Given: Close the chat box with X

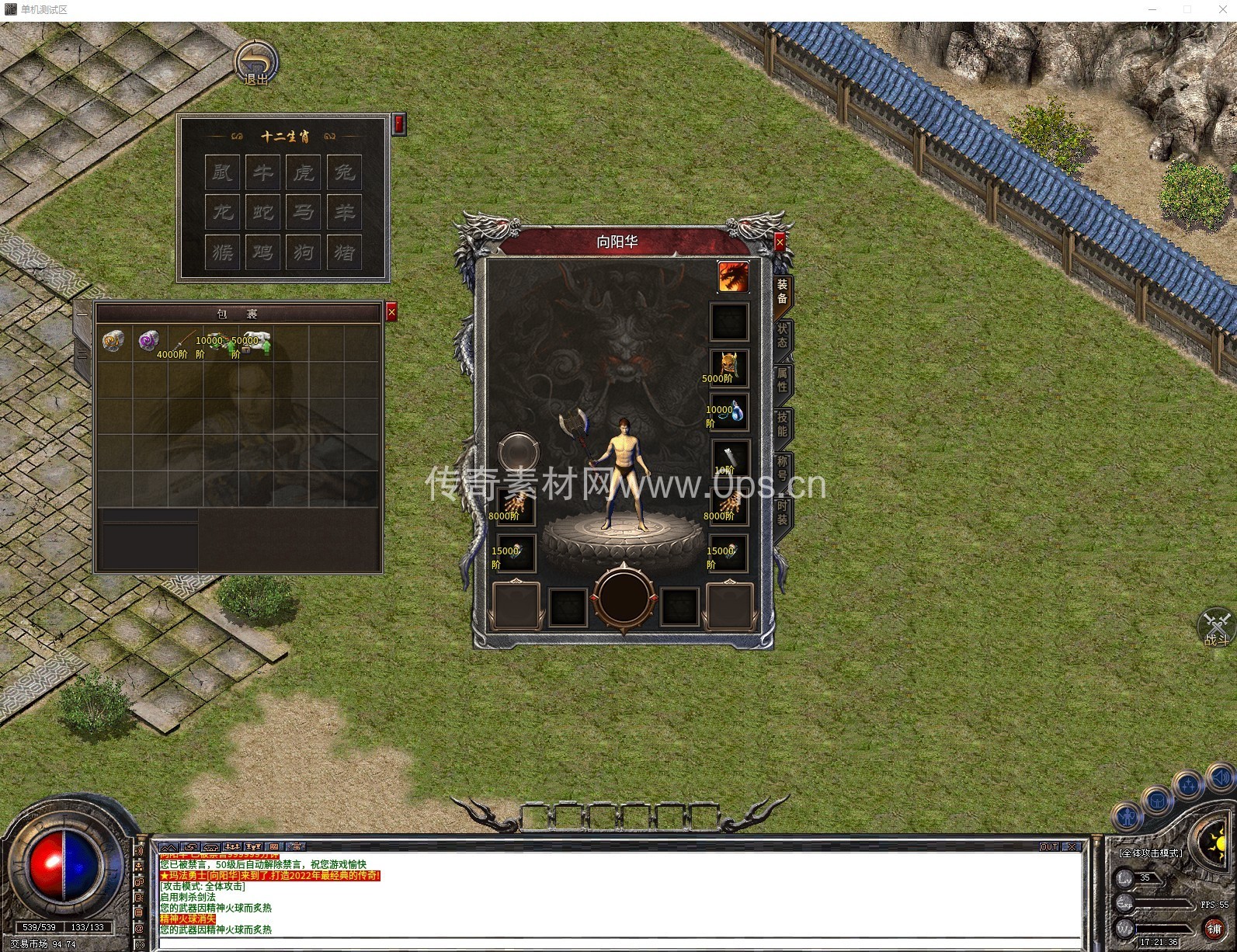Looking at the screenshot, I should (x=1072, y=846).
